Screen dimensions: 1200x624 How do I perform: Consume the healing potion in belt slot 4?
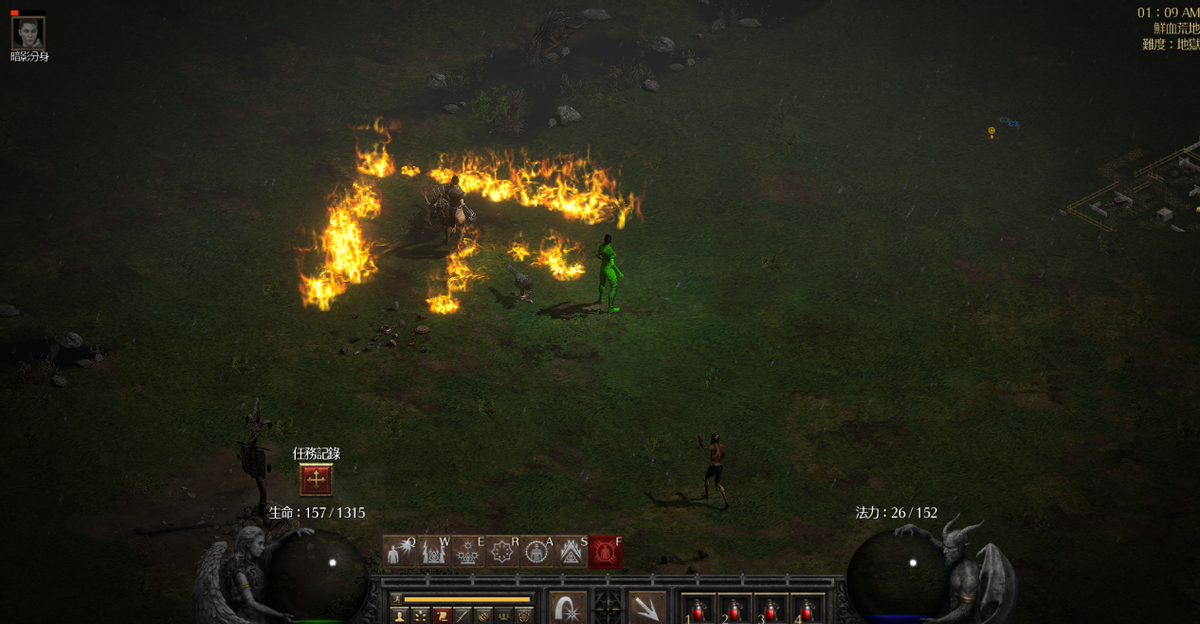[x=806, y=609]
